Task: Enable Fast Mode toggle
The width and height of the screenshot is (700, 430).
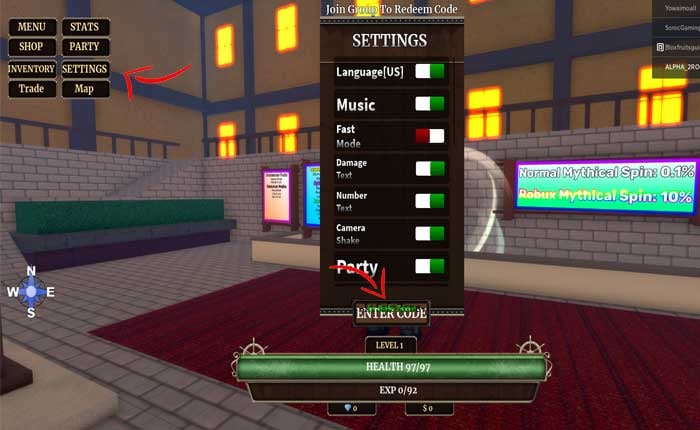Action: point(430,136)
